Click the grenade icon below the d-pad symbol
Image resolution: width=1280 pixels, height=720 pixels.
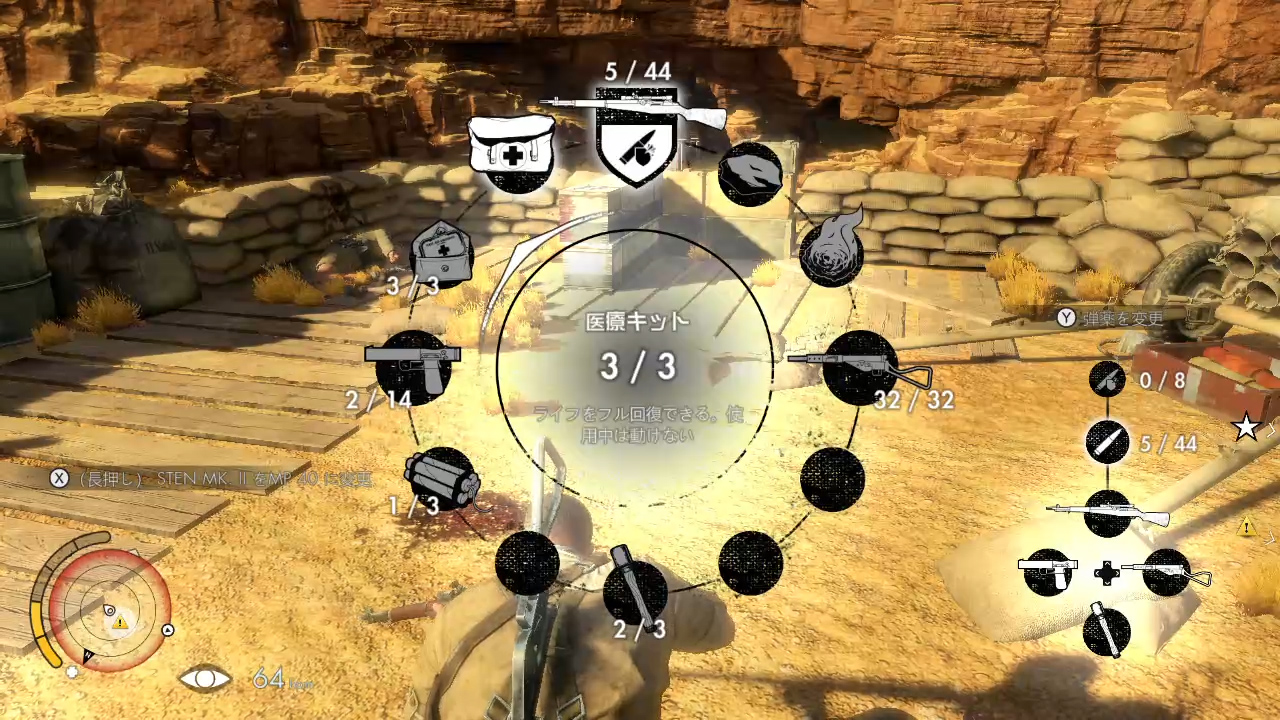1106,631
